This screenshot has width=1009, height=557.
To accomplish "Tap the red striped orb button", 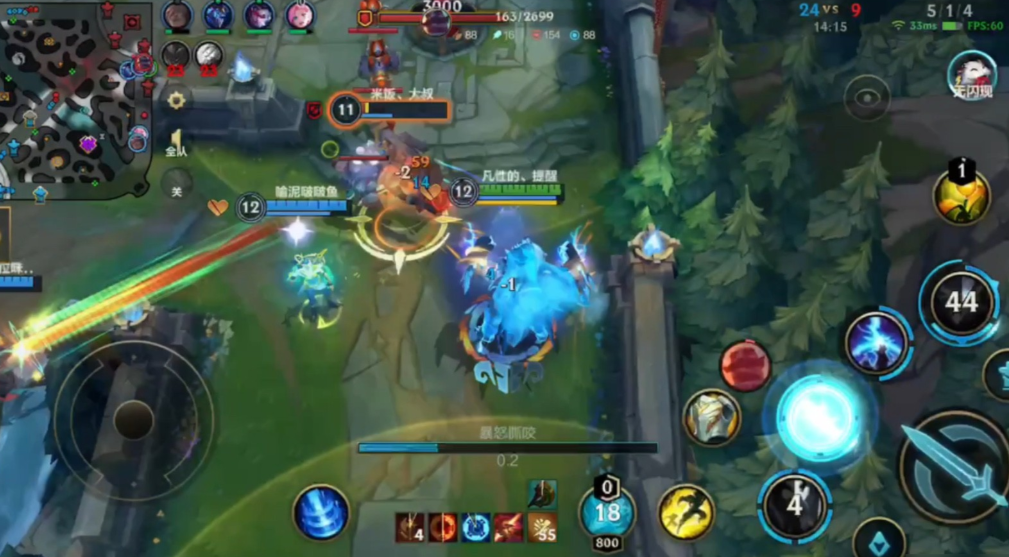I will tap(745, 365).
